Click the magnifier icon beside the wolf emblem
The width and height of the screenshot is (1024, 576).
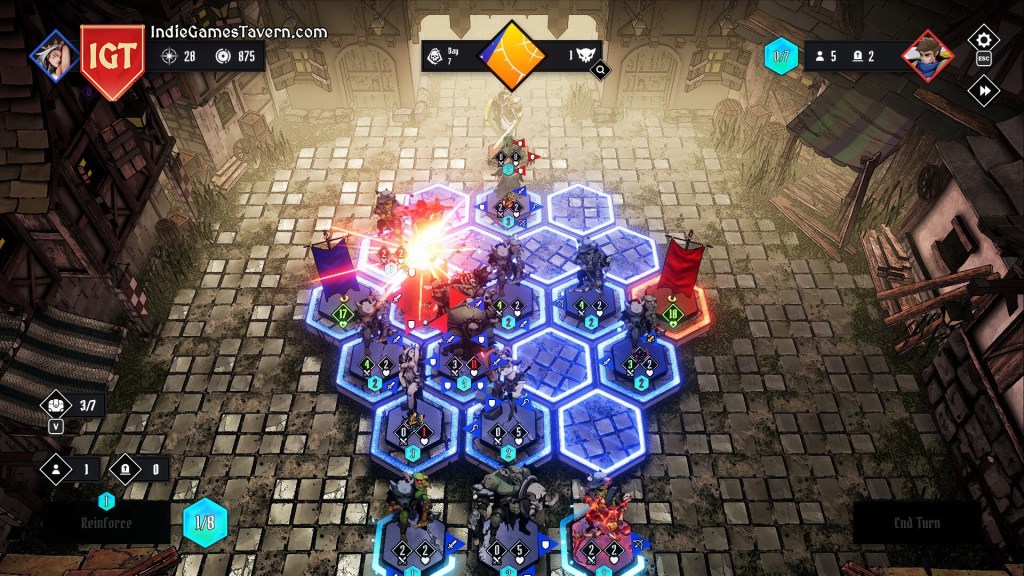pyautogui.click(x=600, y=70)
